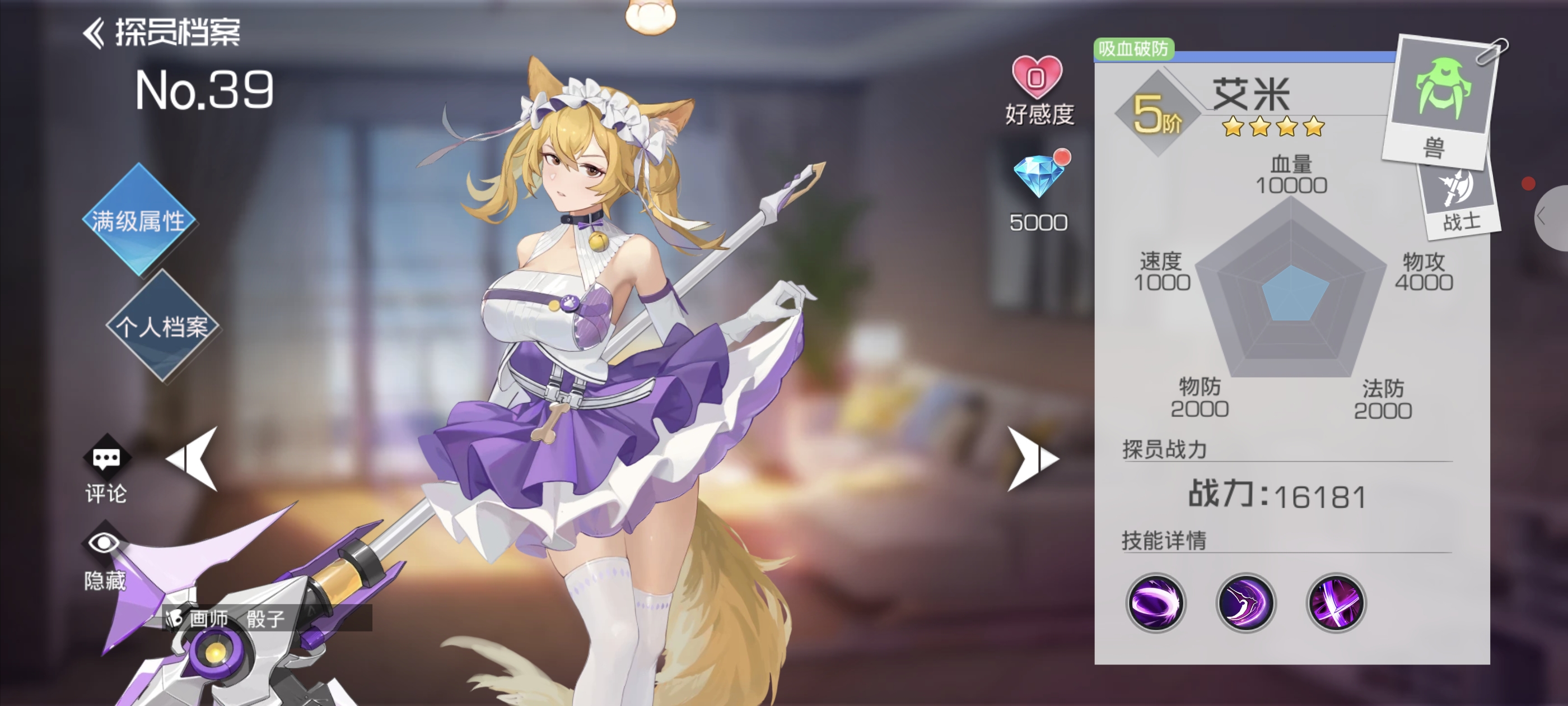Viewport: 1568px width, 706px height.
Task: Select the 满级属性 diamond tab
Action: (139, 221)
